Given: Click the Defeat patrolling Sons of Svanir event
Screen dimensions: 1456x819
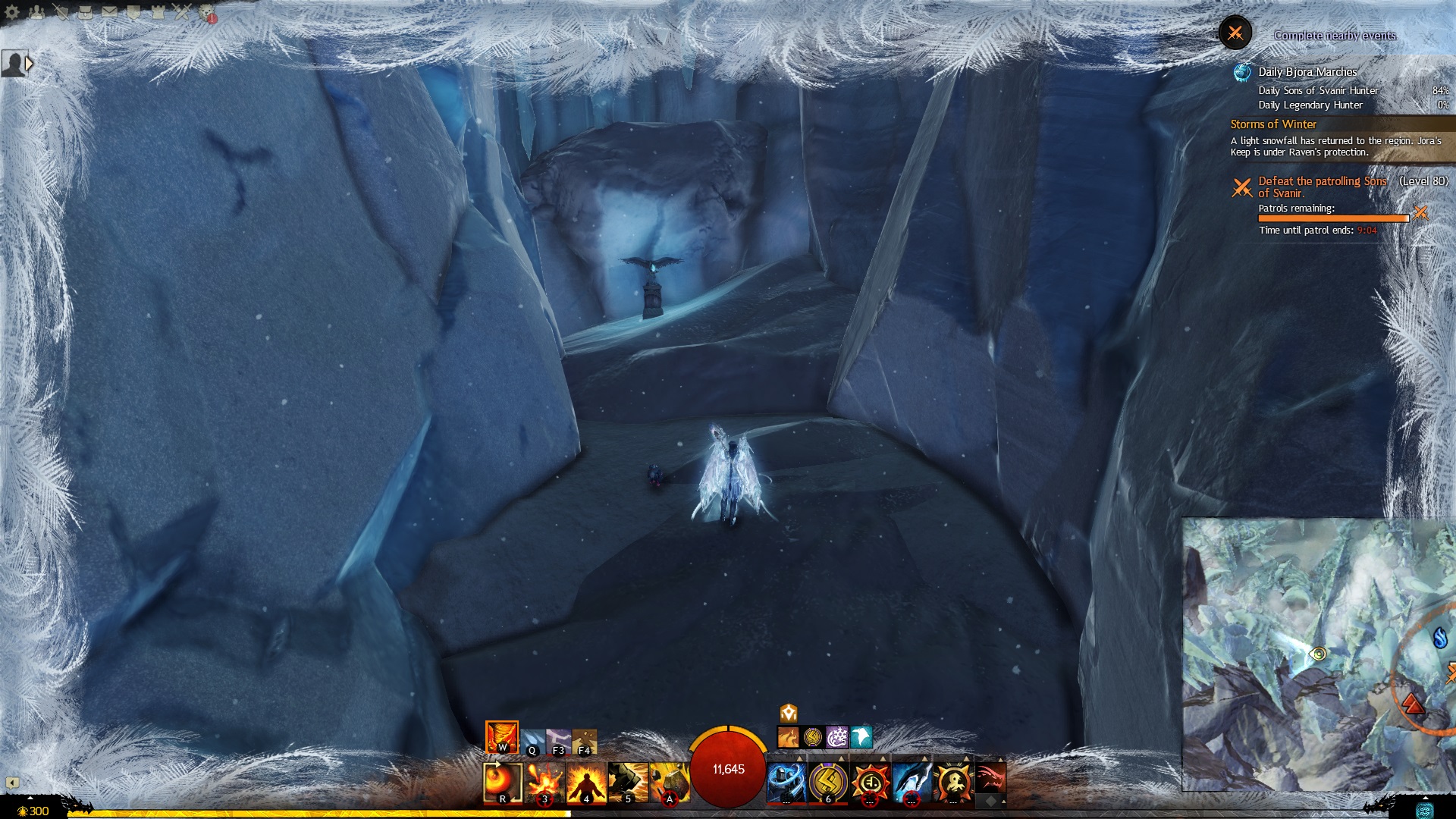Looking at the screenshot, I should (x=1322, y=187).
